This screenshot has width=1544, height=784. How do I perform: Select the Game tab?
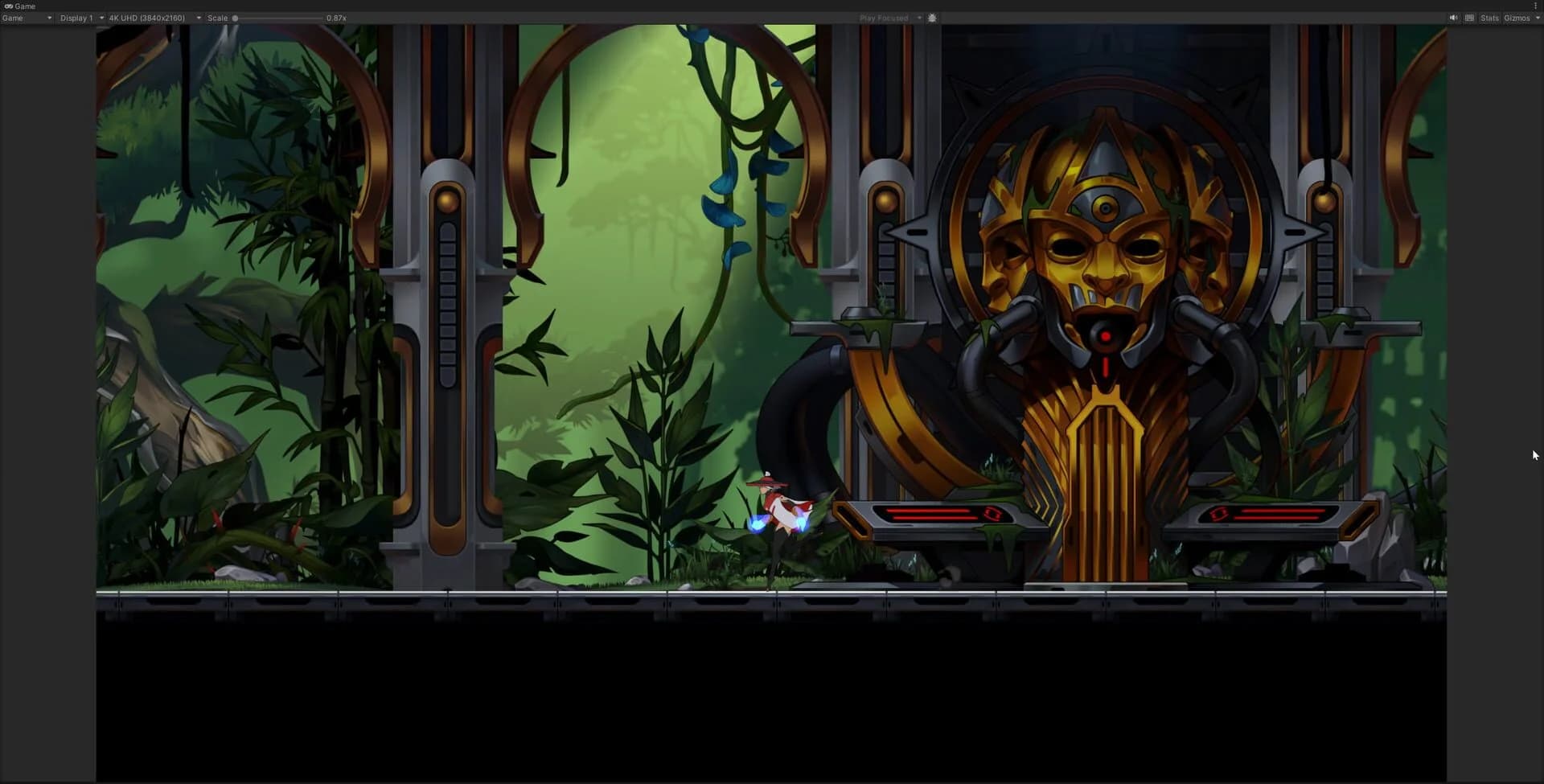[x=24, y=6]
